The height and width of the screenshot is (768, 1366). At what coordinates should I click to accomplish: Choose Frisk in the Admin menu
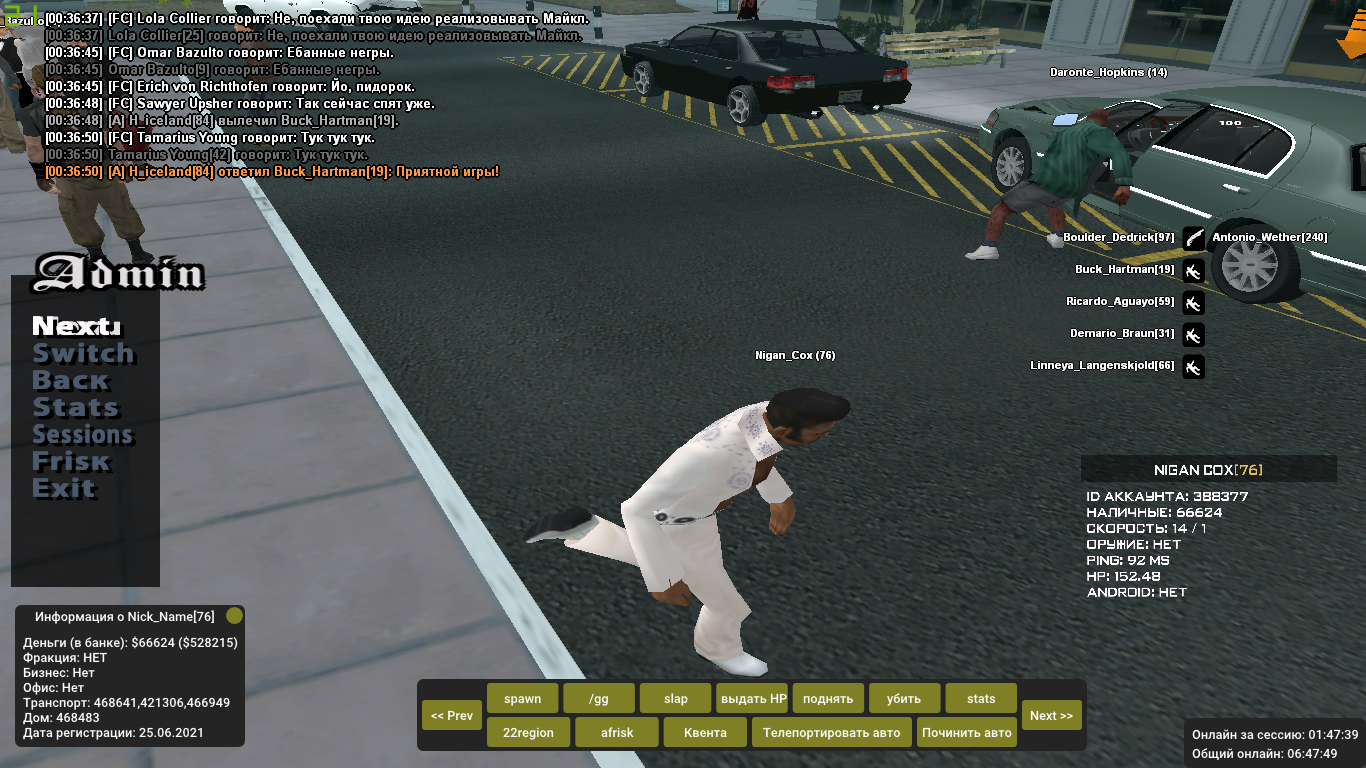coord(71,461)
